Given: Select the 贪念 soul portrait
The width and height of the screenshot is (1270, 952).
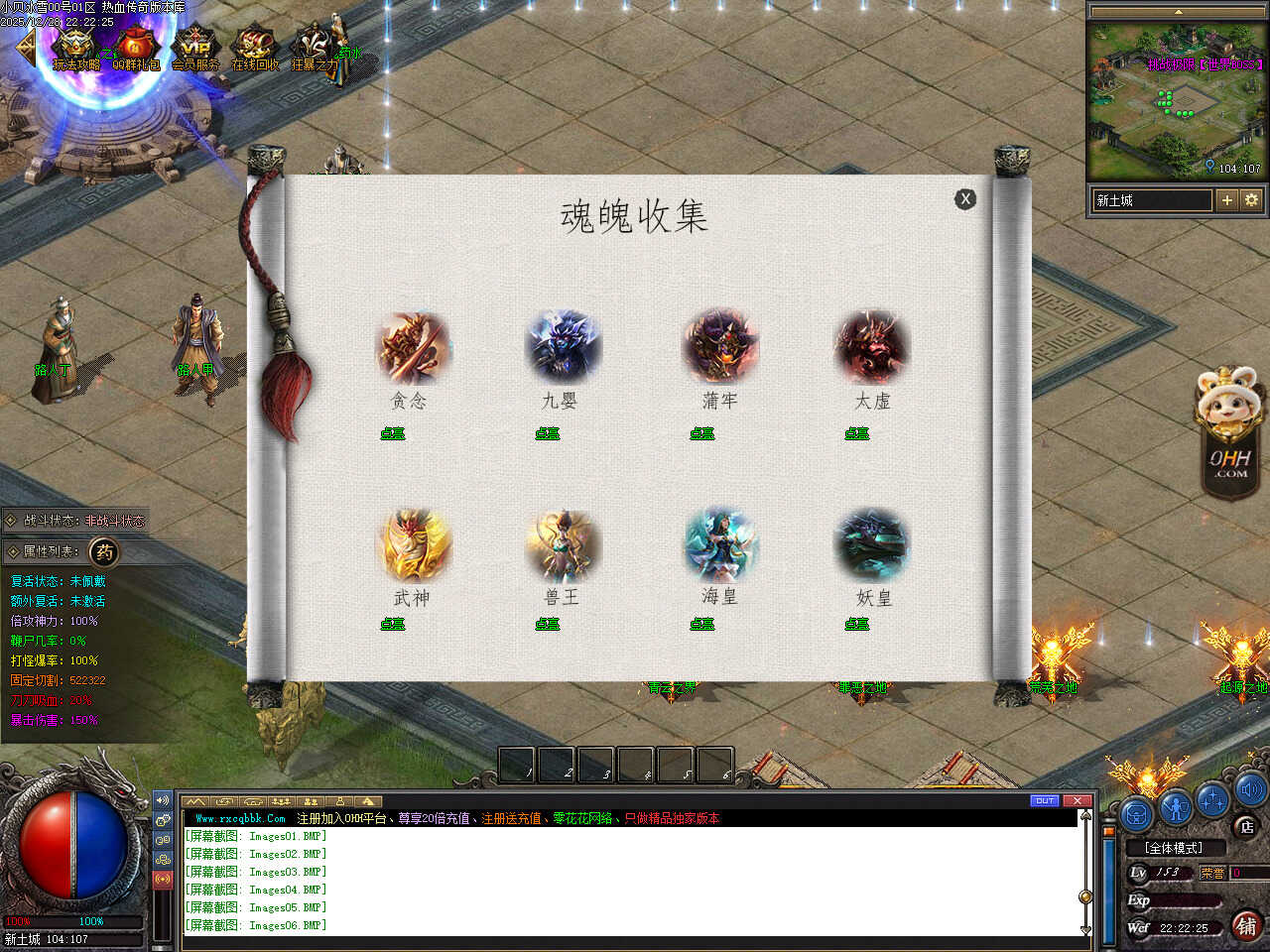Looking at the screenshot, I should click(x=412, y=348).
